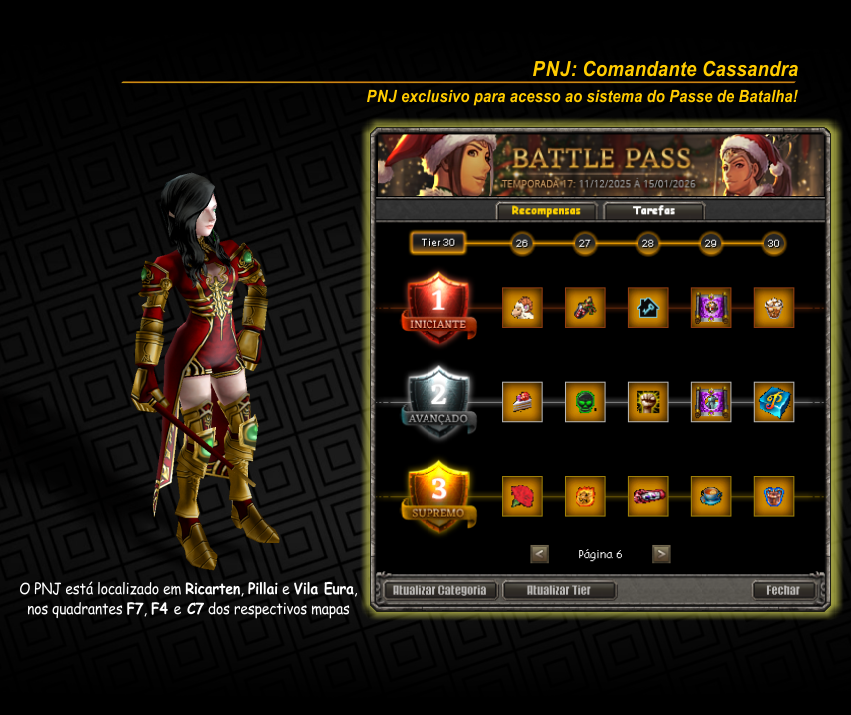Switch to the Recompensas tab
This screenshot has height=715, width=851.
point(546,211)
